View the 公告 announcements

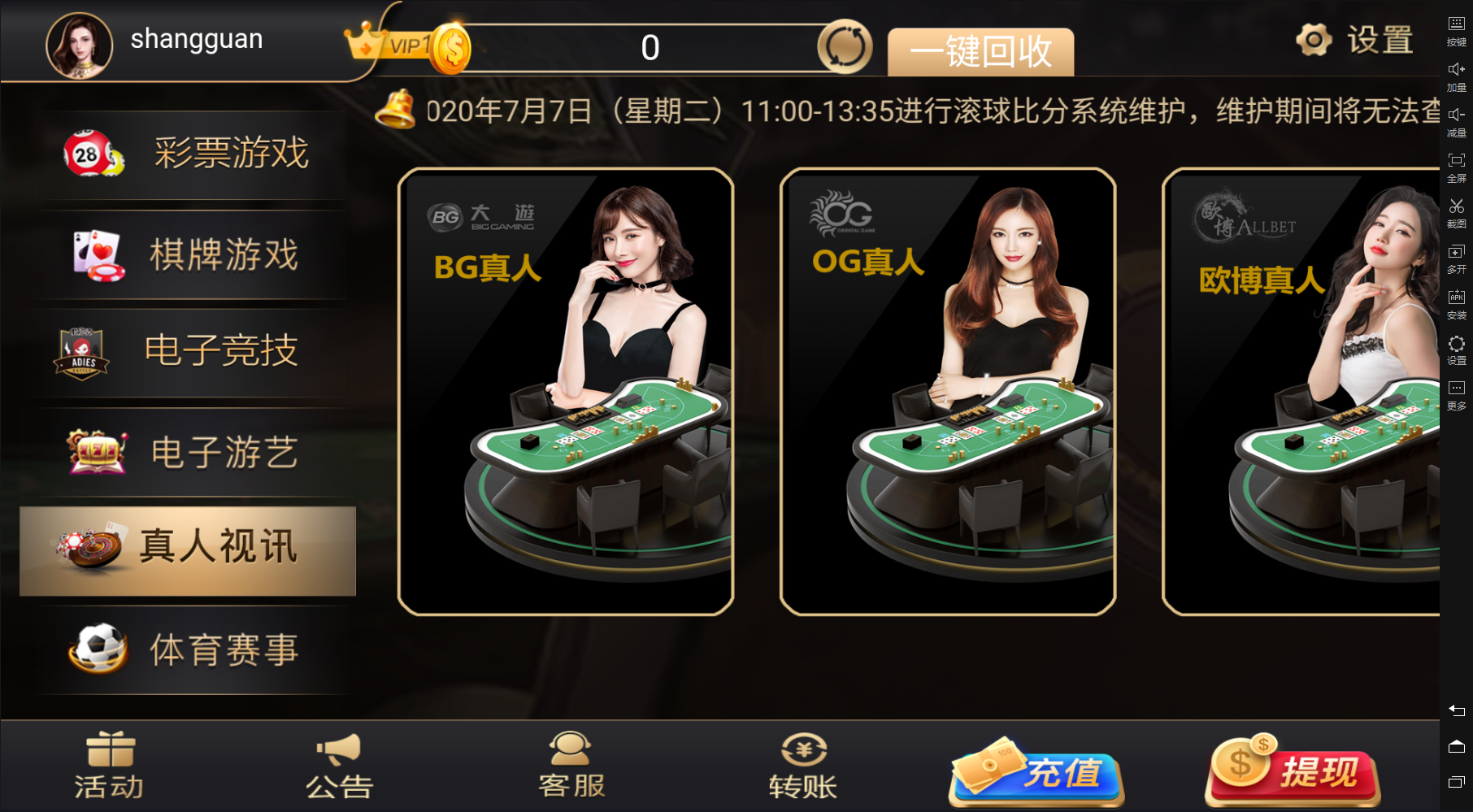pos(339,766)
